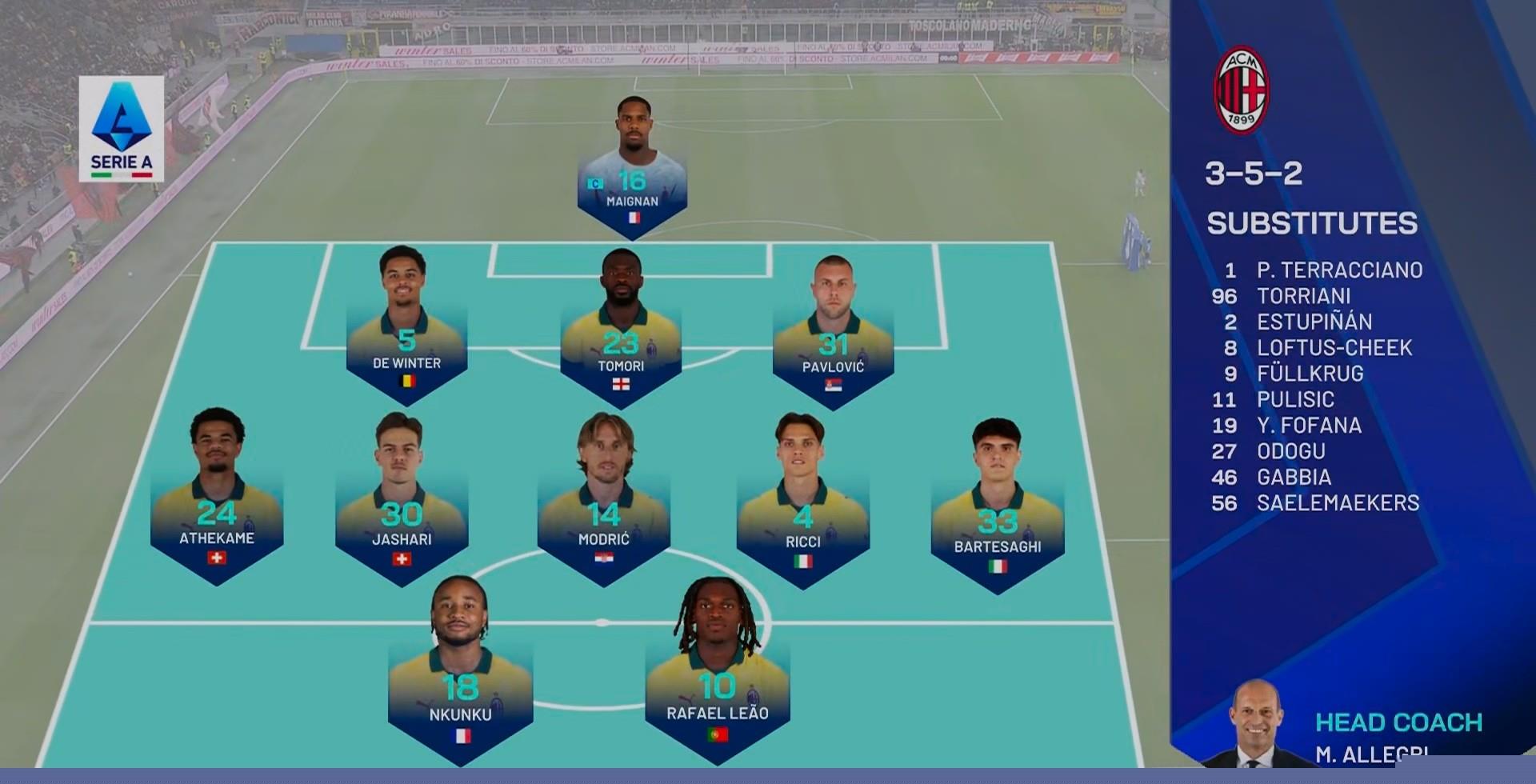Select substitute P. Terracciano in the list

tap(1338, 270)
